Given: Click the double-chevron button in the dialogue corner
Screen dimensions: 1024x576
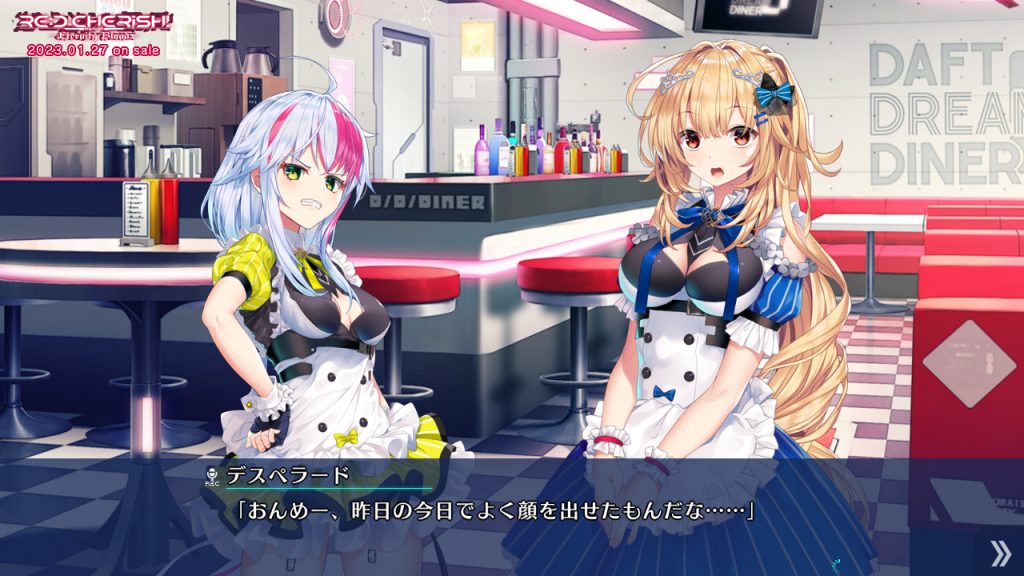Looking at the screenshot, I should pyautogui.click(x=999, y=553).
